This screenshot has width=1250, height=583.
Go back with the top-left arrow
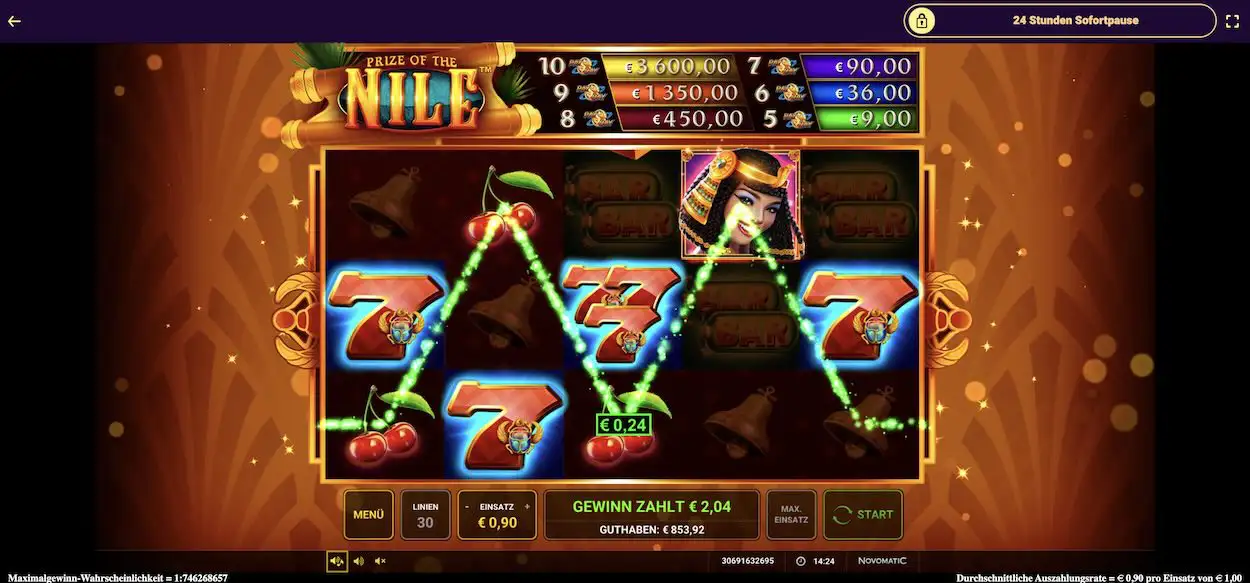point(14,20)
